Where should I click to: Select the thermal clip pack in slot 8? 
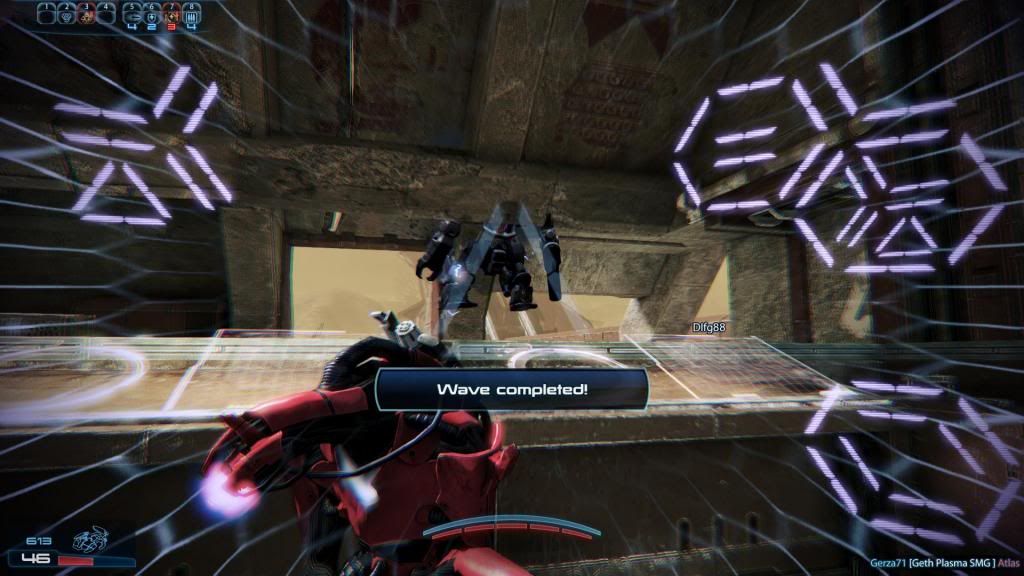click(x=191, y=15)
